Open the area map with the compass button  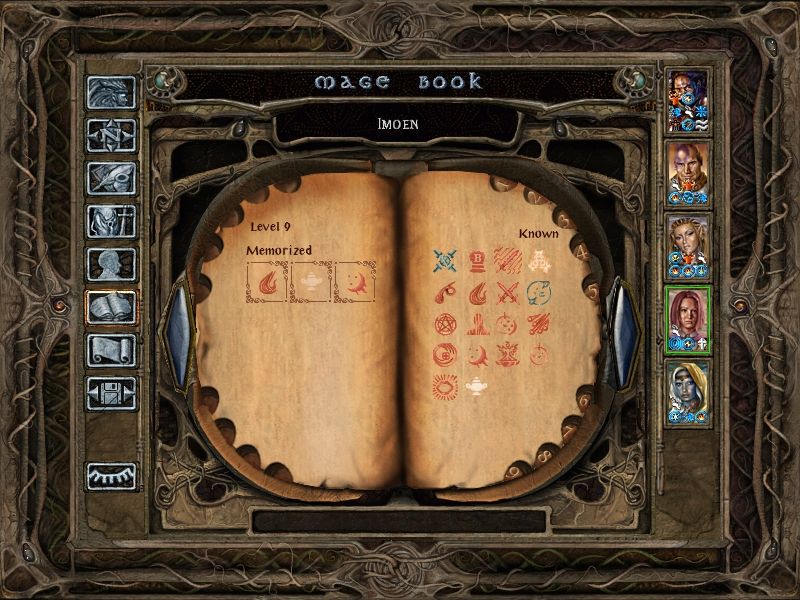[x=110, y=135]
